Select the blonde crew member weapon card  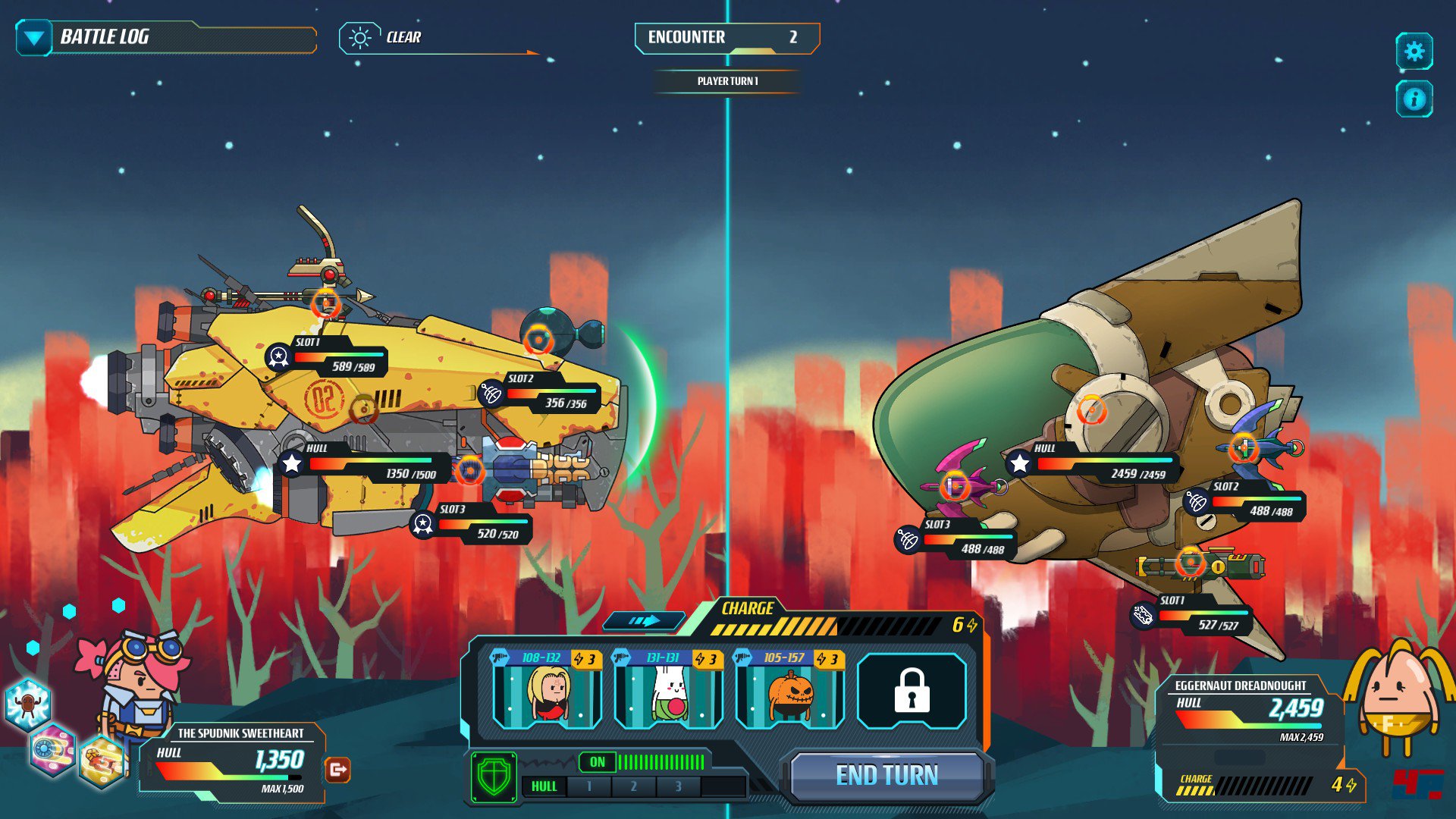coord(547,689)
